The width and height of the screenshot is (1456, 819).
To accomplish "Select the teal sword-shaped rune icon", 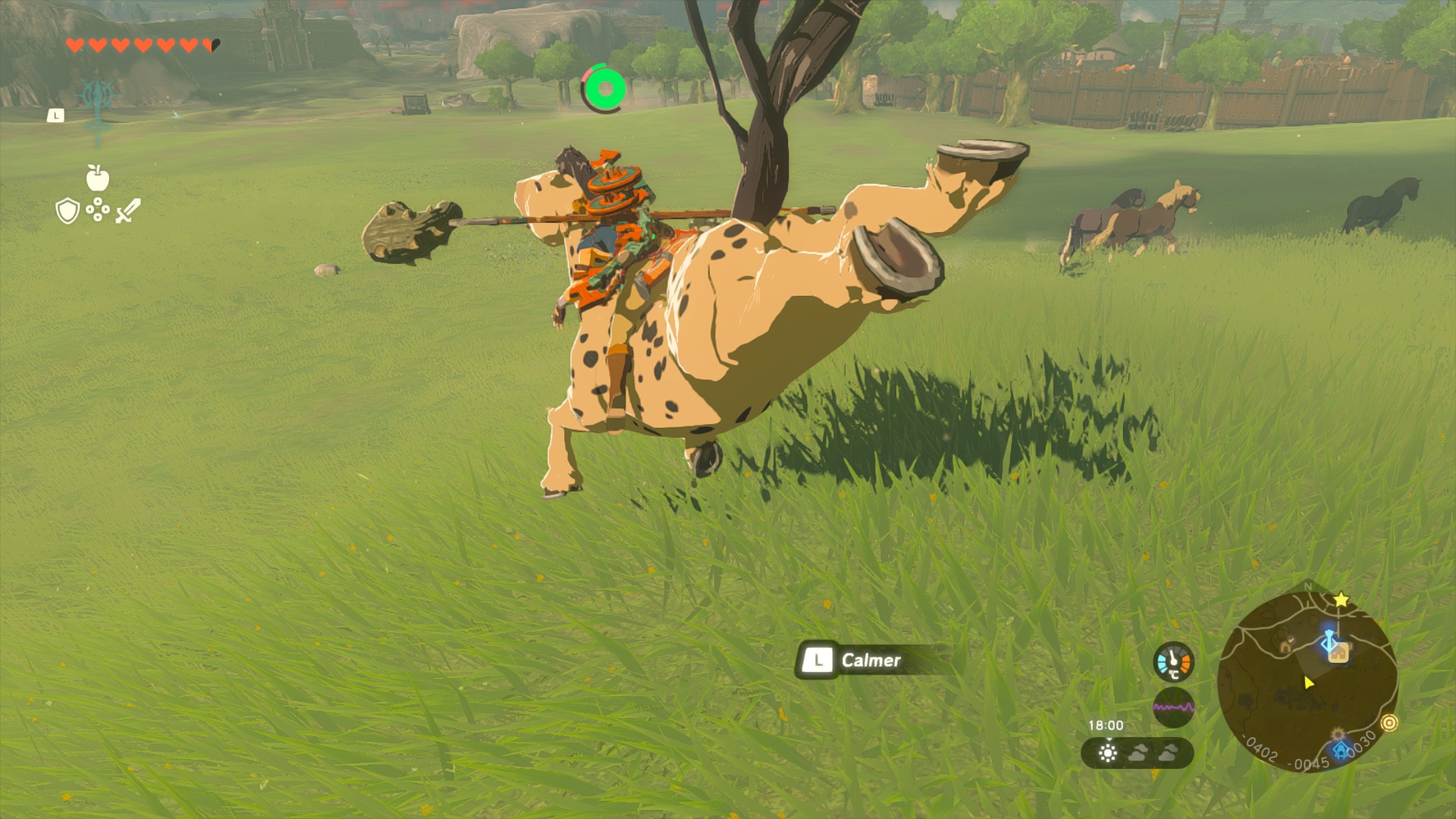I will [x=98, y=108].
